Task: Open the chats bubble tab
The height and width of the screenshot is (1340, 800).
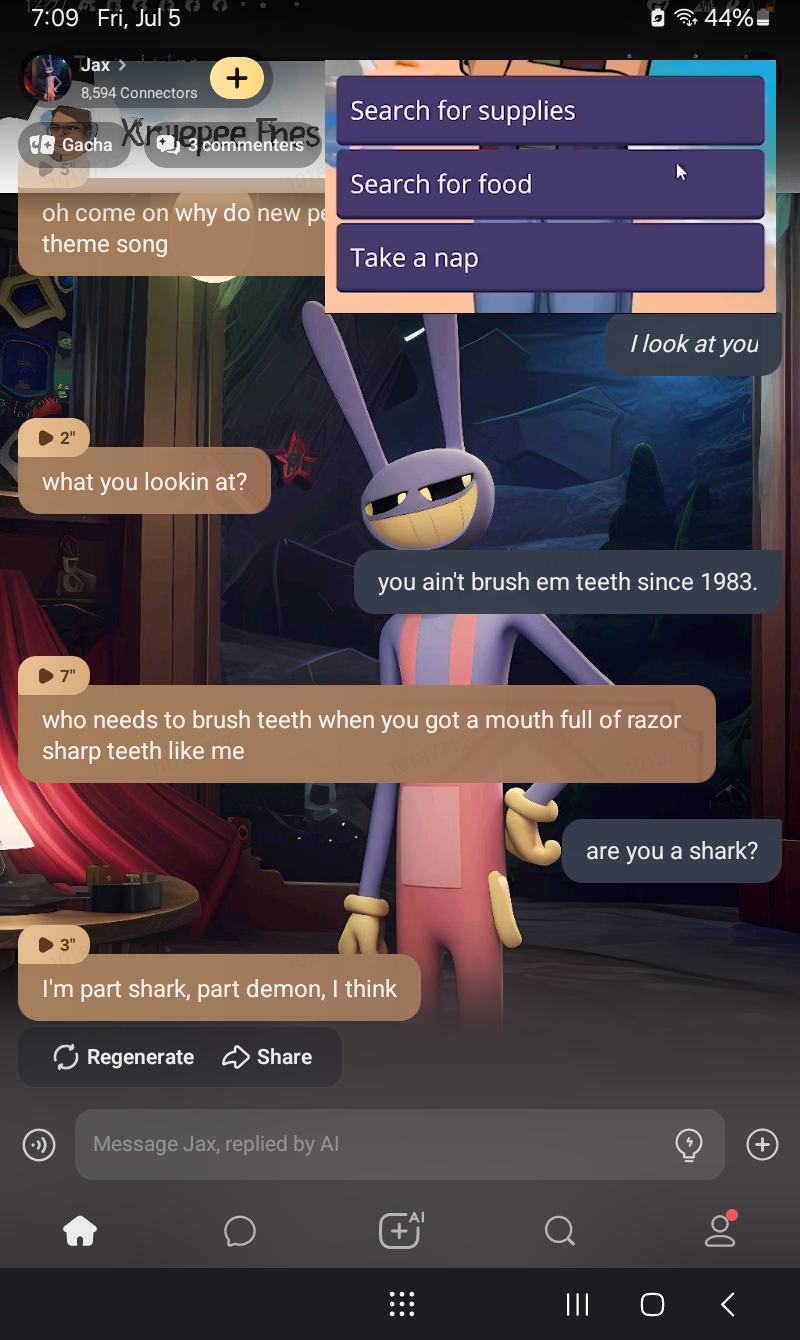Action: (x=240, y=1232)
